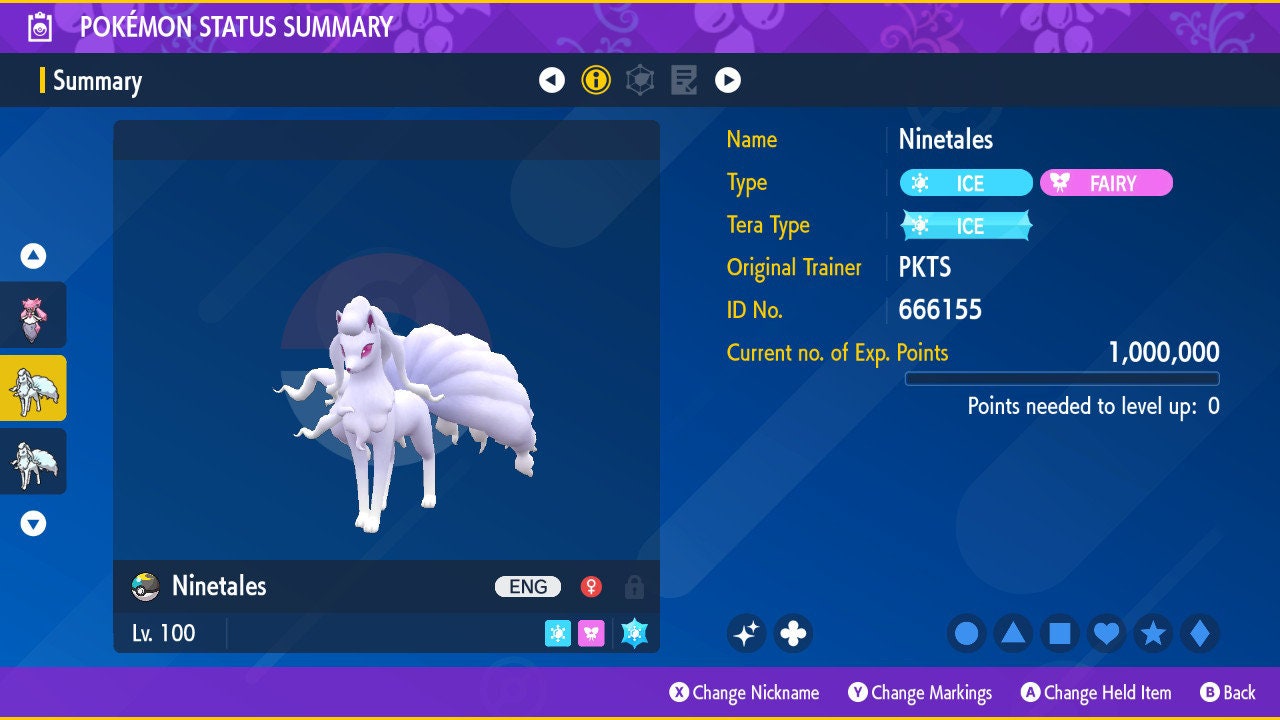
Task: Open the Change Markings option
Action: [921, 693]
